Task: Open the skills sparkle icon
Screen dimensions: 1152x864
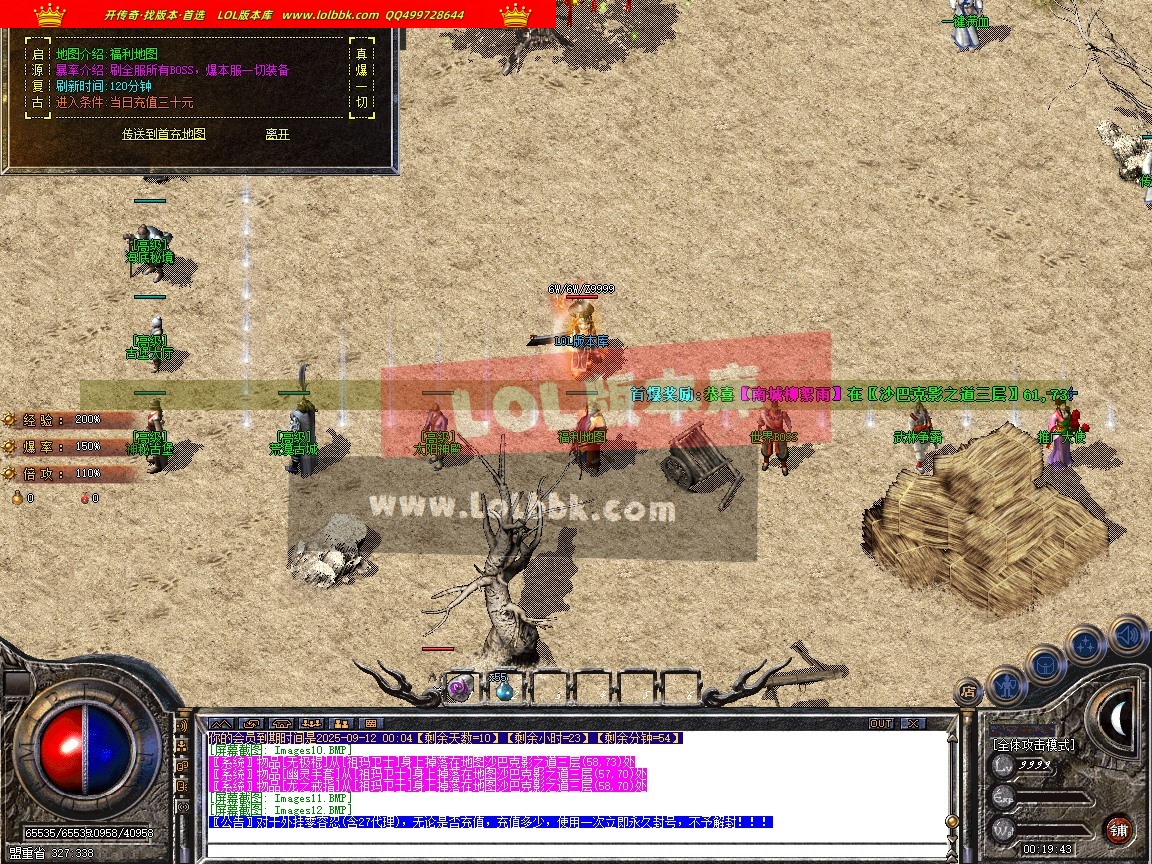Action: [1086, 645]
